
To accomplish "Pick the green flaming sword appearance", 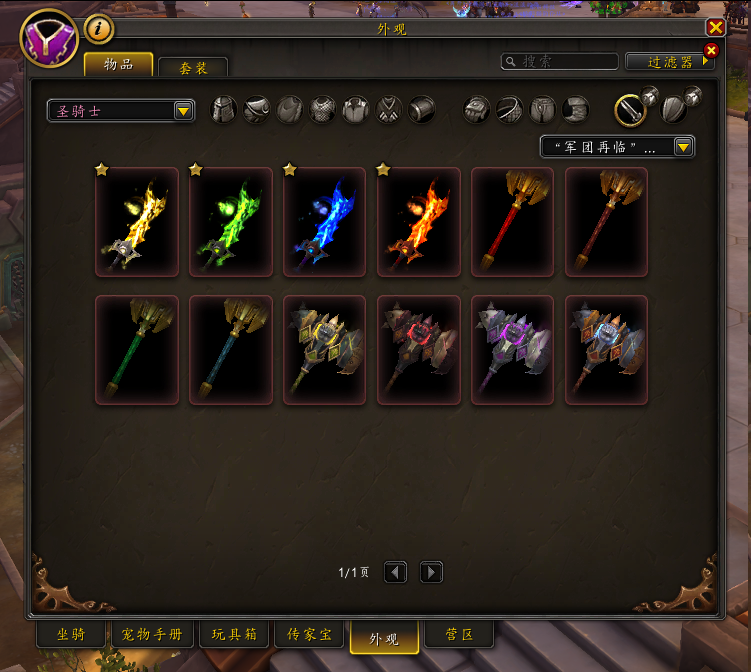I will [231, 221].
